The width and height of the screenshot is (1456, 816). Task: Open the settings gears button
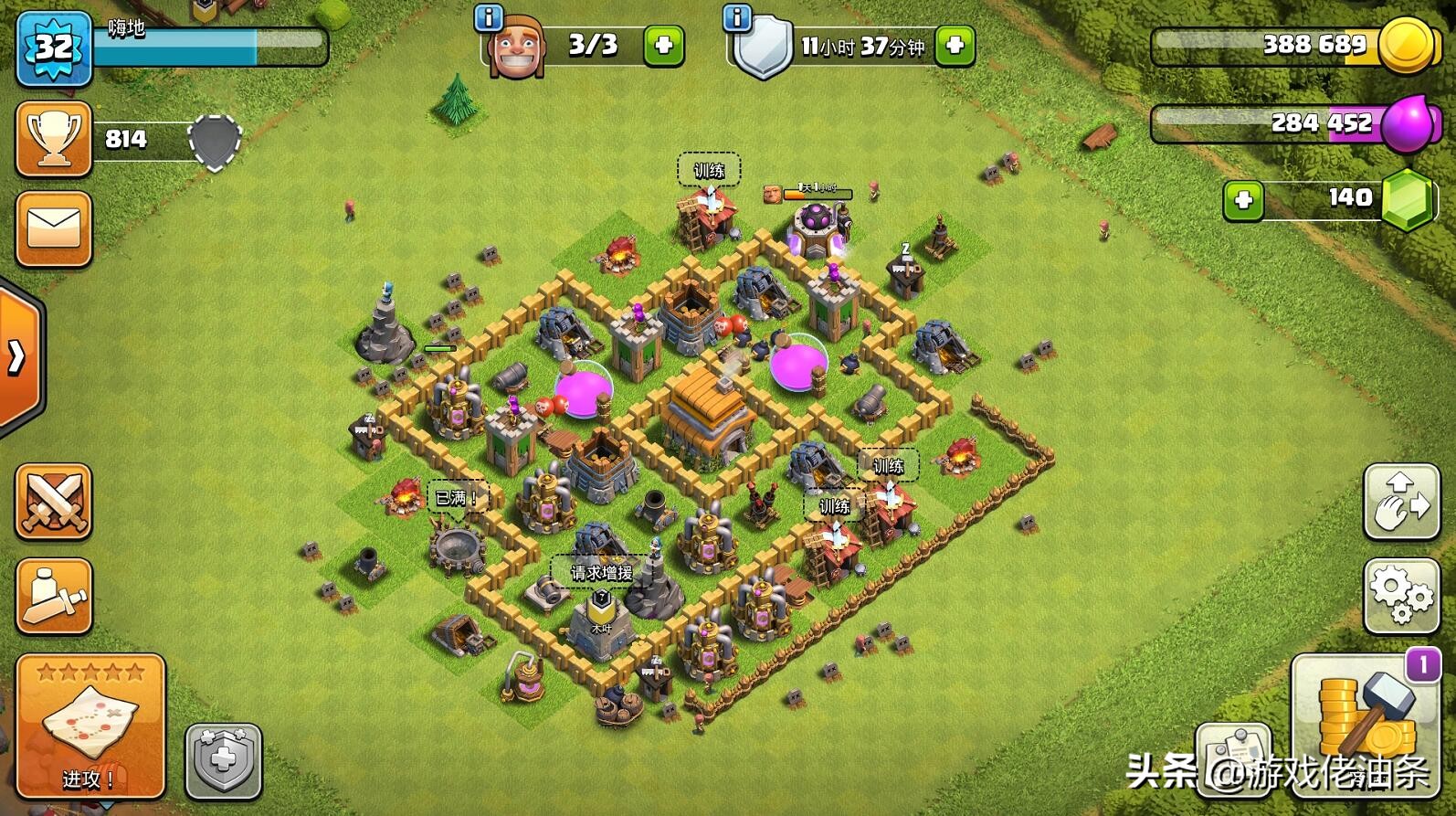(1401, 596)
